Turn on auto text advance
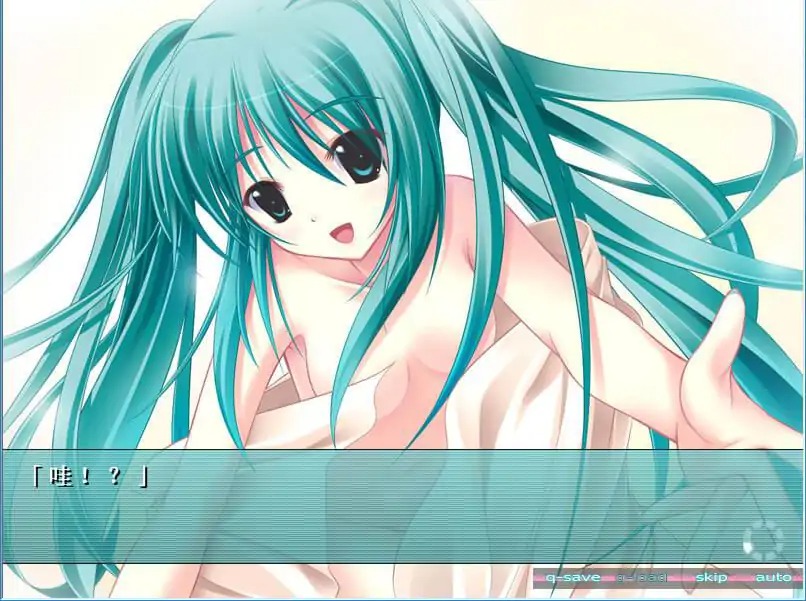This screenshot has height=601, width=806. [772, 577]
